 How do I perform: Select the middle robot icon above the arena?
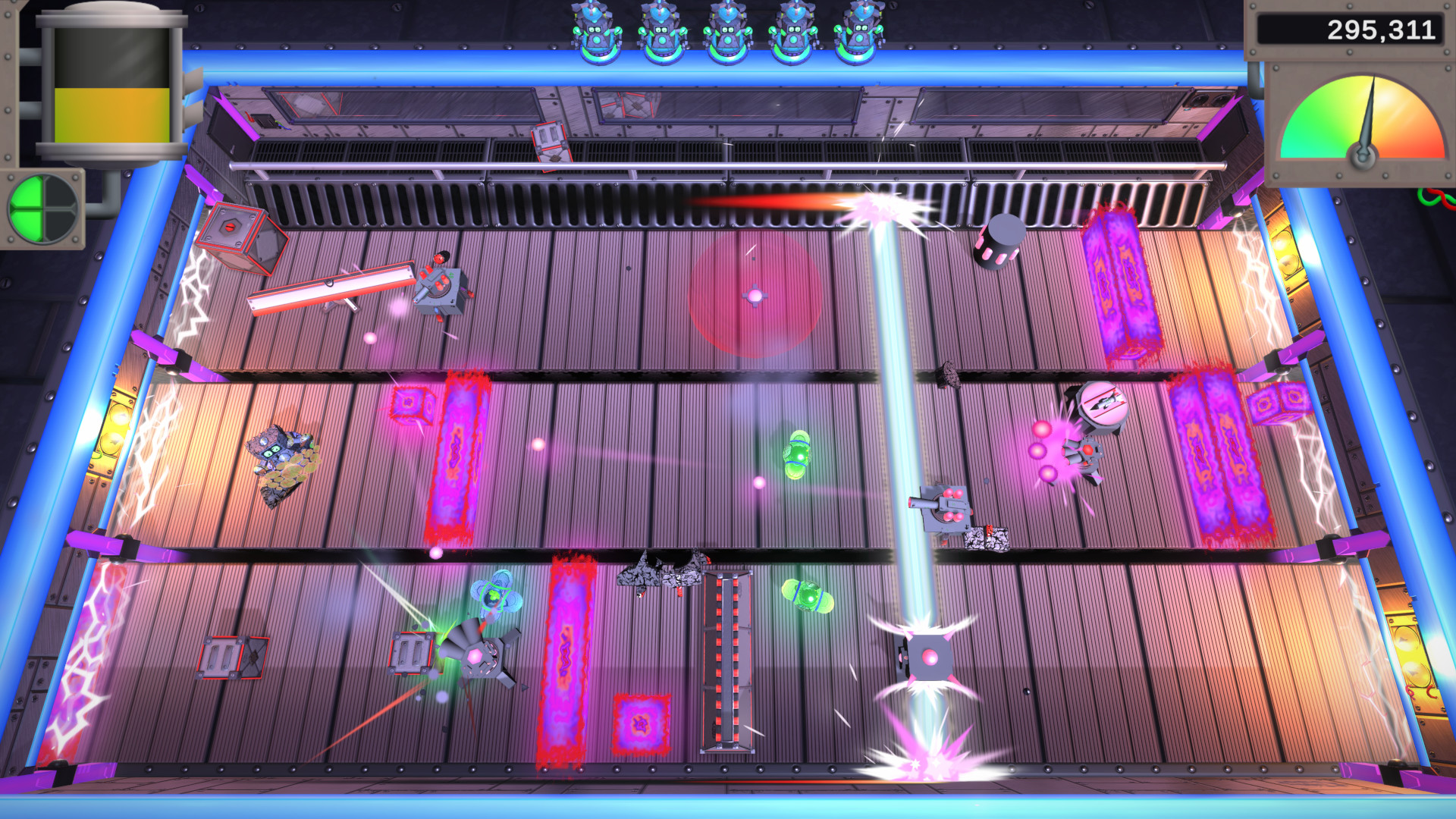click(729, 32)
